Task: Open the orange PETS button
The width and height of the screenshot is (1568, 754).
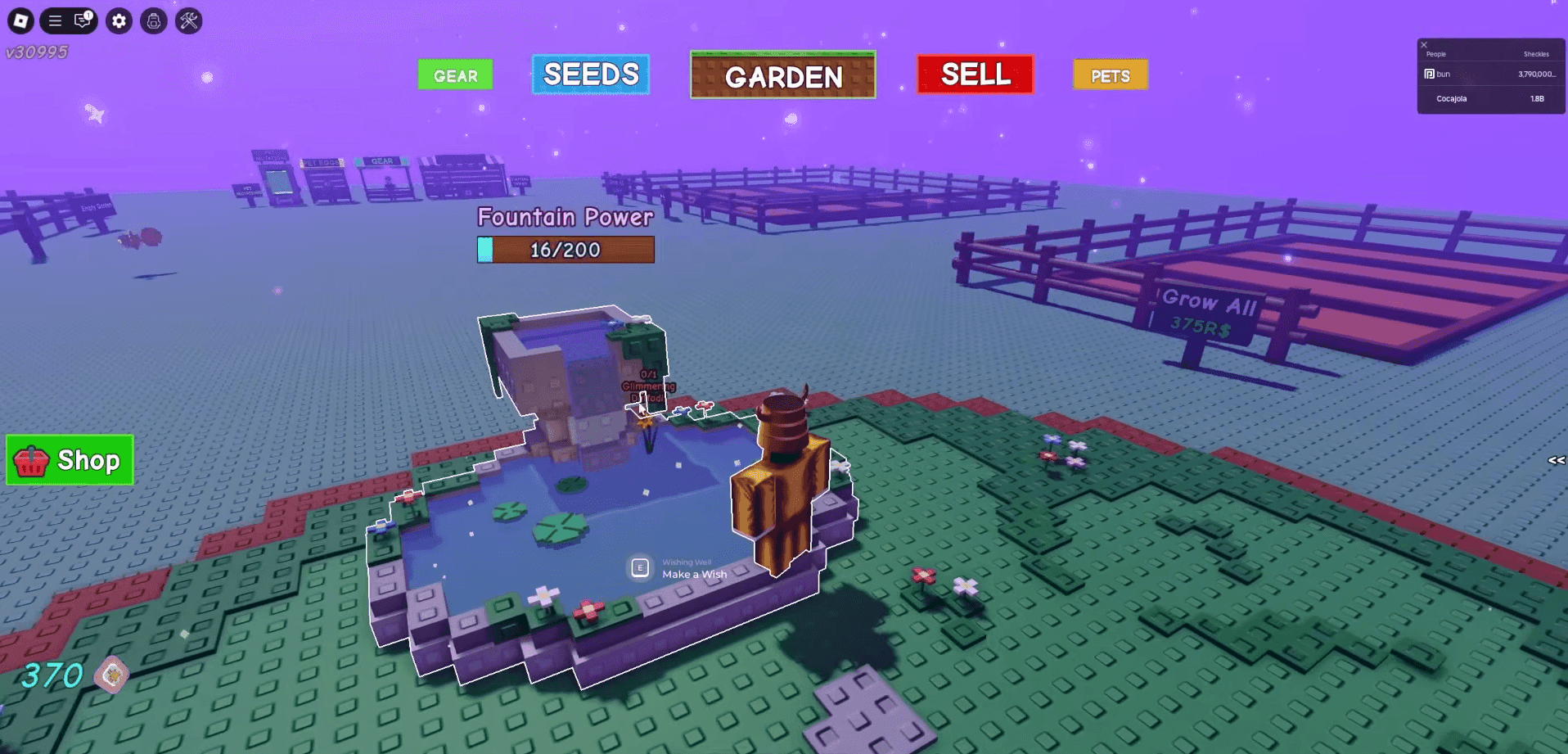Action: point(1110,75)
